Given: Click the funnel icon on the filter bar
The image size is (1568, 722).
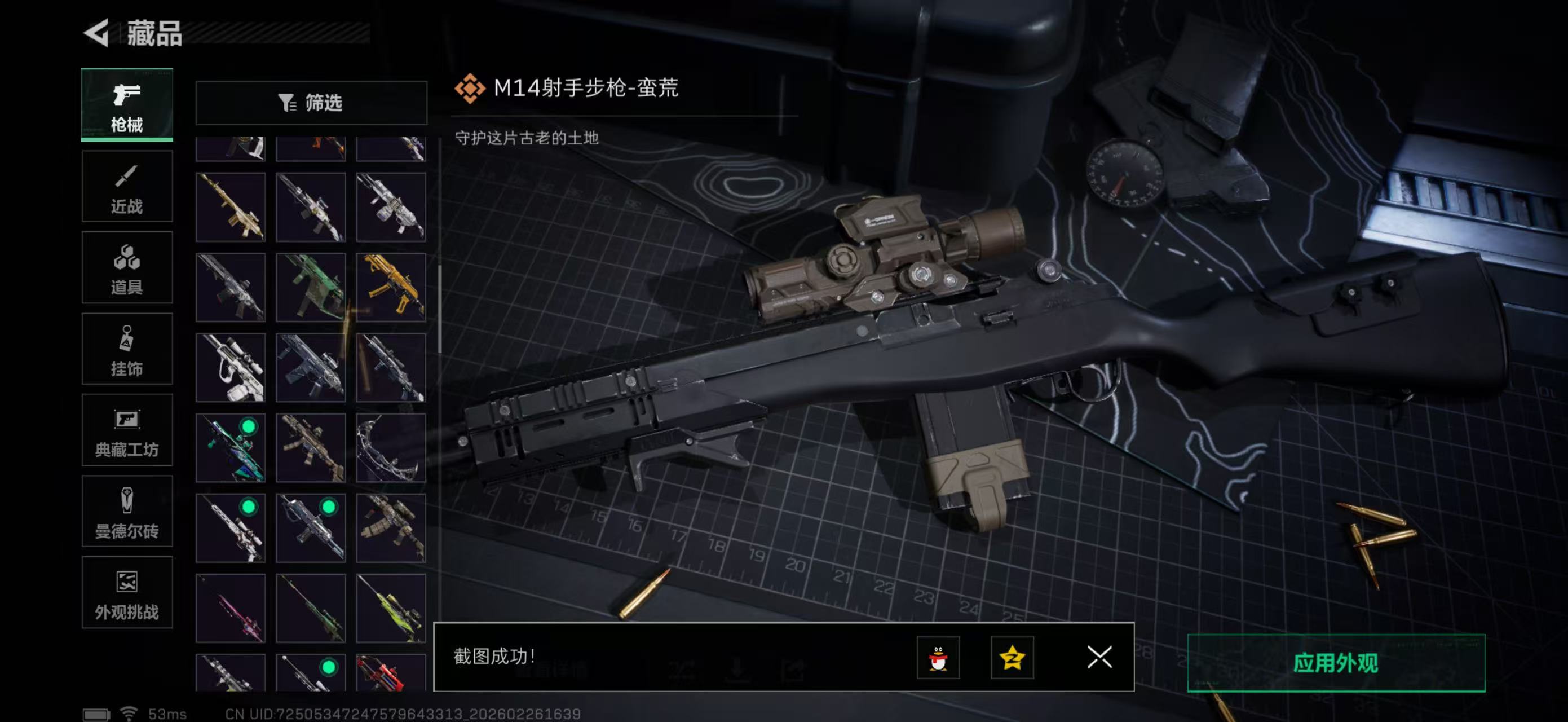Looking at the screenshot, I should (288, 103).
